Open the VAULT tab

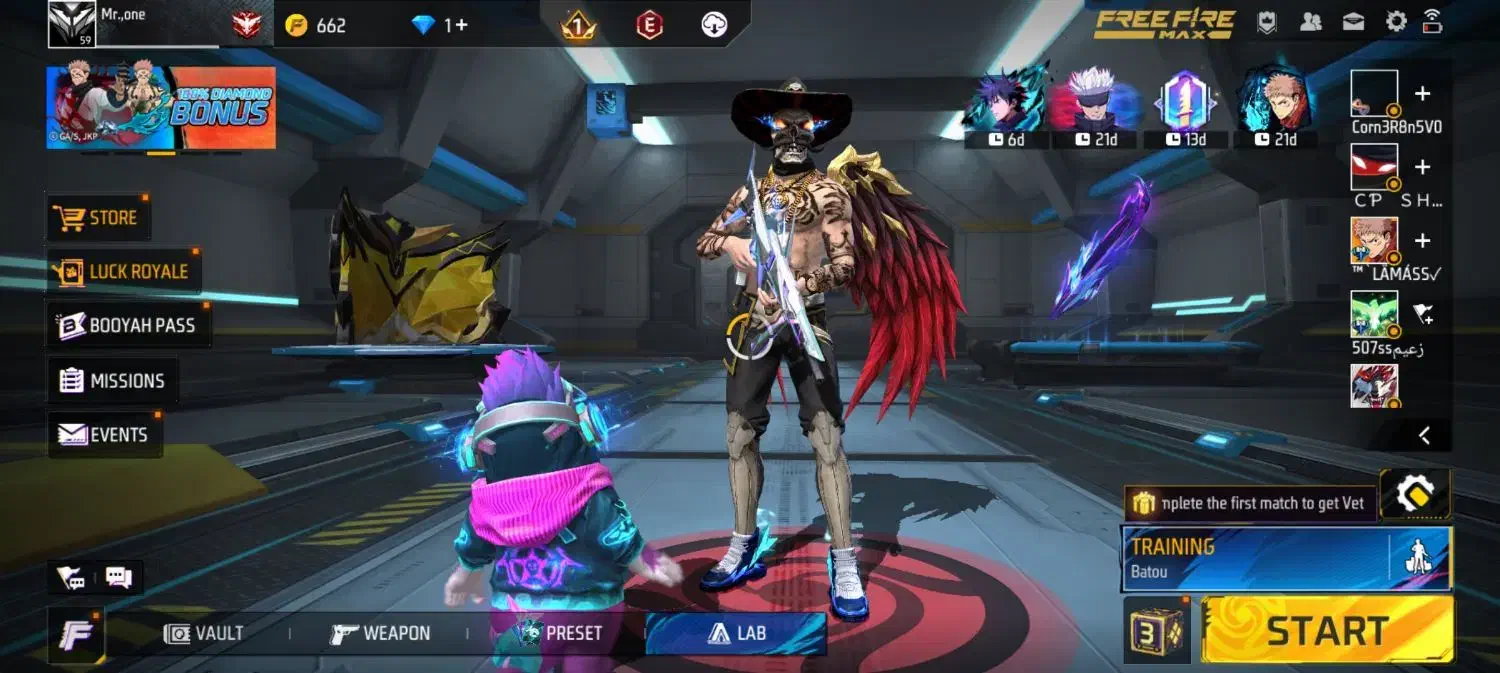(204, 633)
